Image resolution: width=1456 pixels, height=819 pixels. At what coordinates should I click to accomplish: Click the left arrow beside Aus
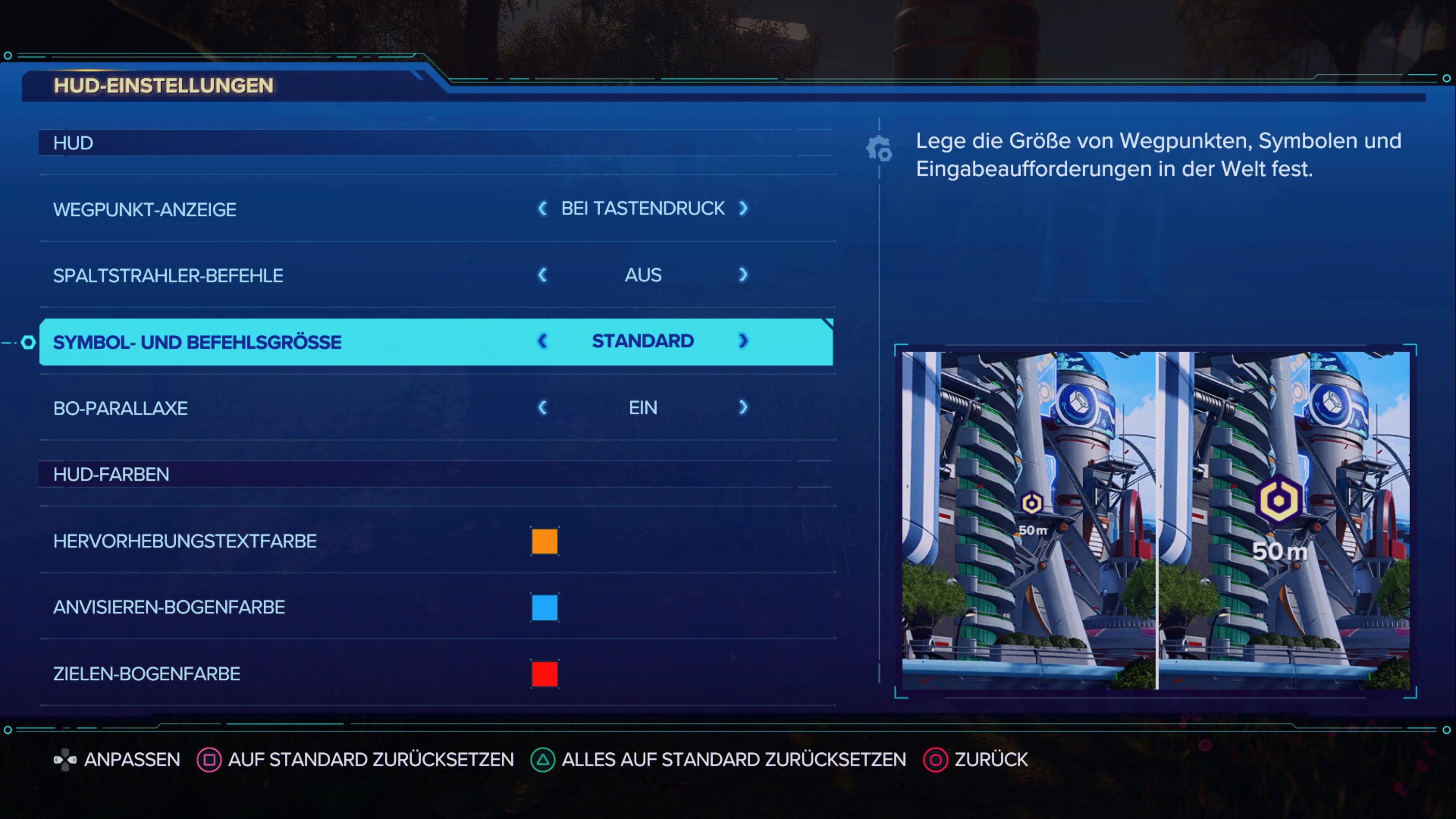pyautogui.click(x=542, y=275)
